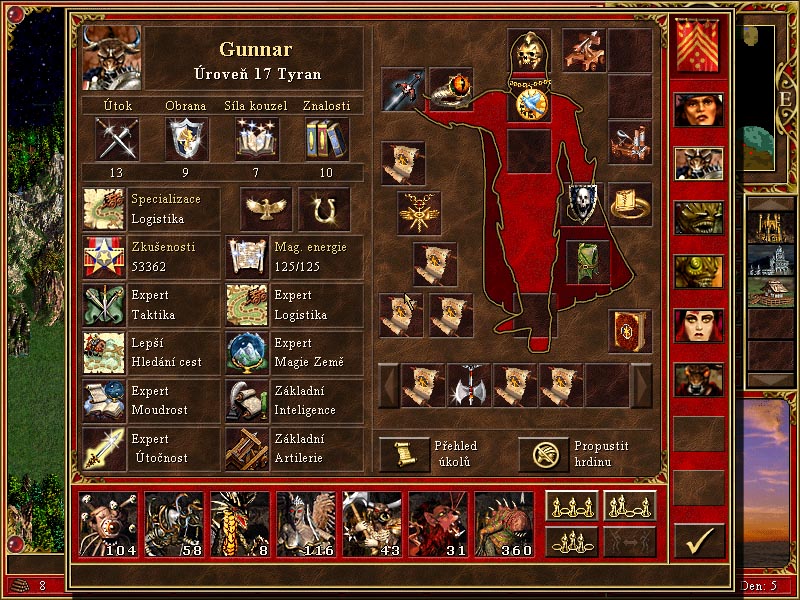Screen dimensions: 800x600
Task: Show details for Znalosti primary skill
Action: tap(326, 139)
